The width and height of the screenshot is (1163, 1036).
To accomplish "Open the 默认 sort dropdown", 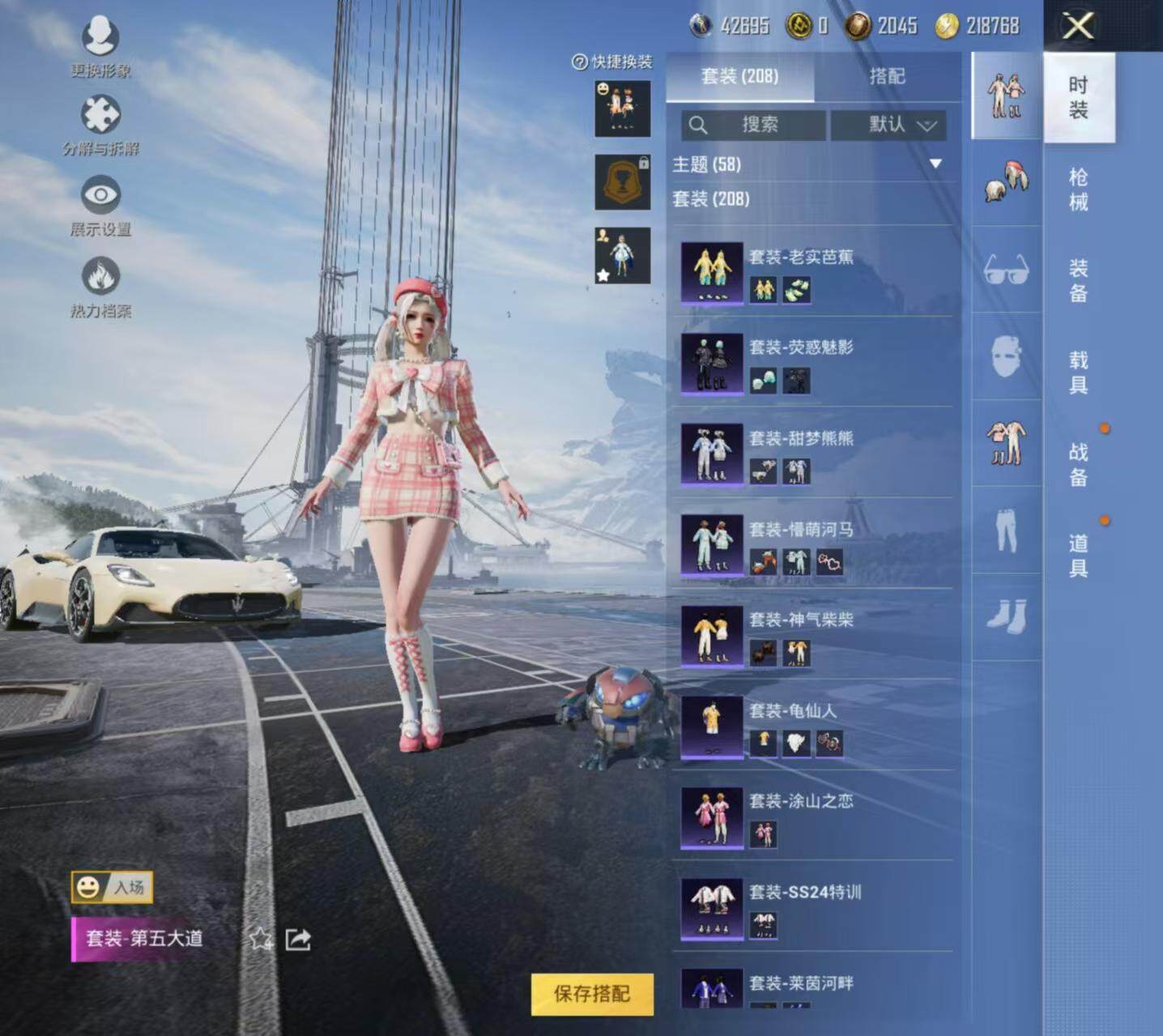I will pyautogui.click(x=888, y=125).
